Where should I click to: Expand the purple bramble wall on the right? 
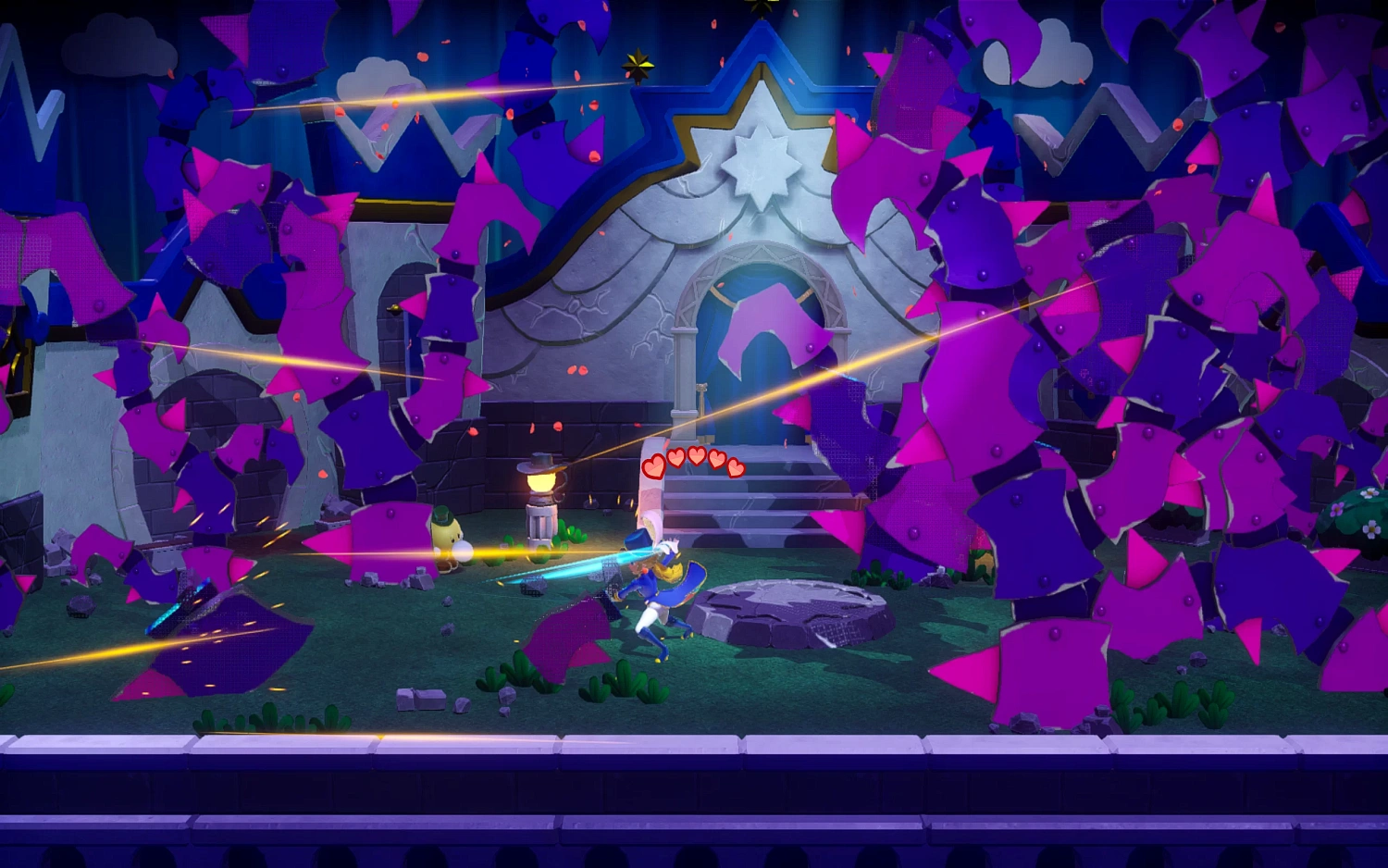(1110, 370)
